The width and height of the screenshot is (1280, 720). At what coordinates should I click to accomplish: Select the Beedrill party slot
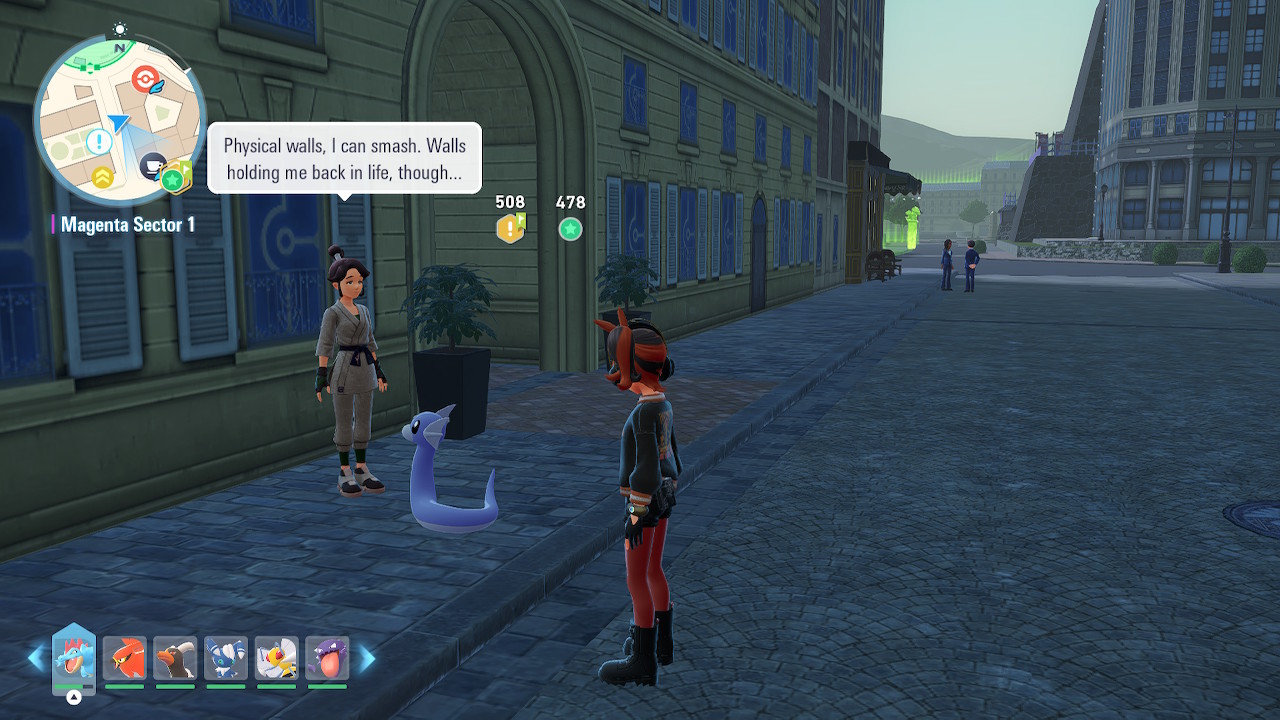click(277, 658)
